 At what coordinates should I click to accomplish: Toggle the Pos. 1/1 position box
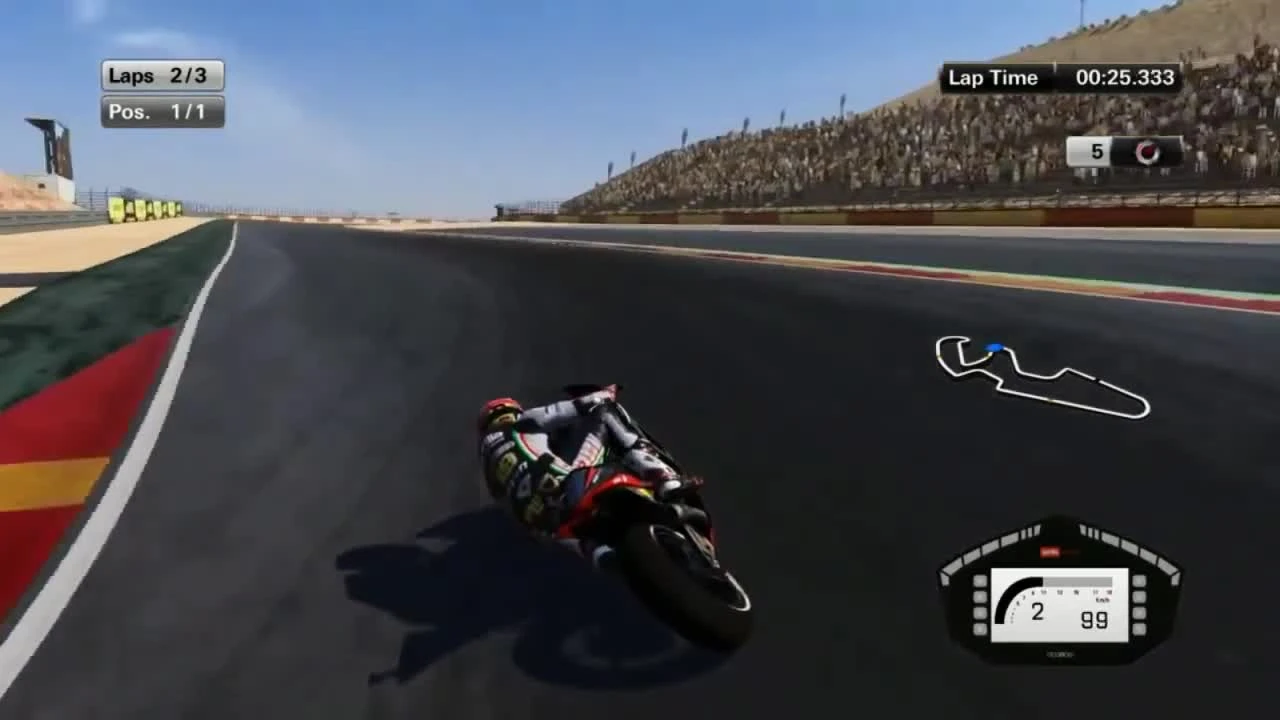[x=162, y=112]
